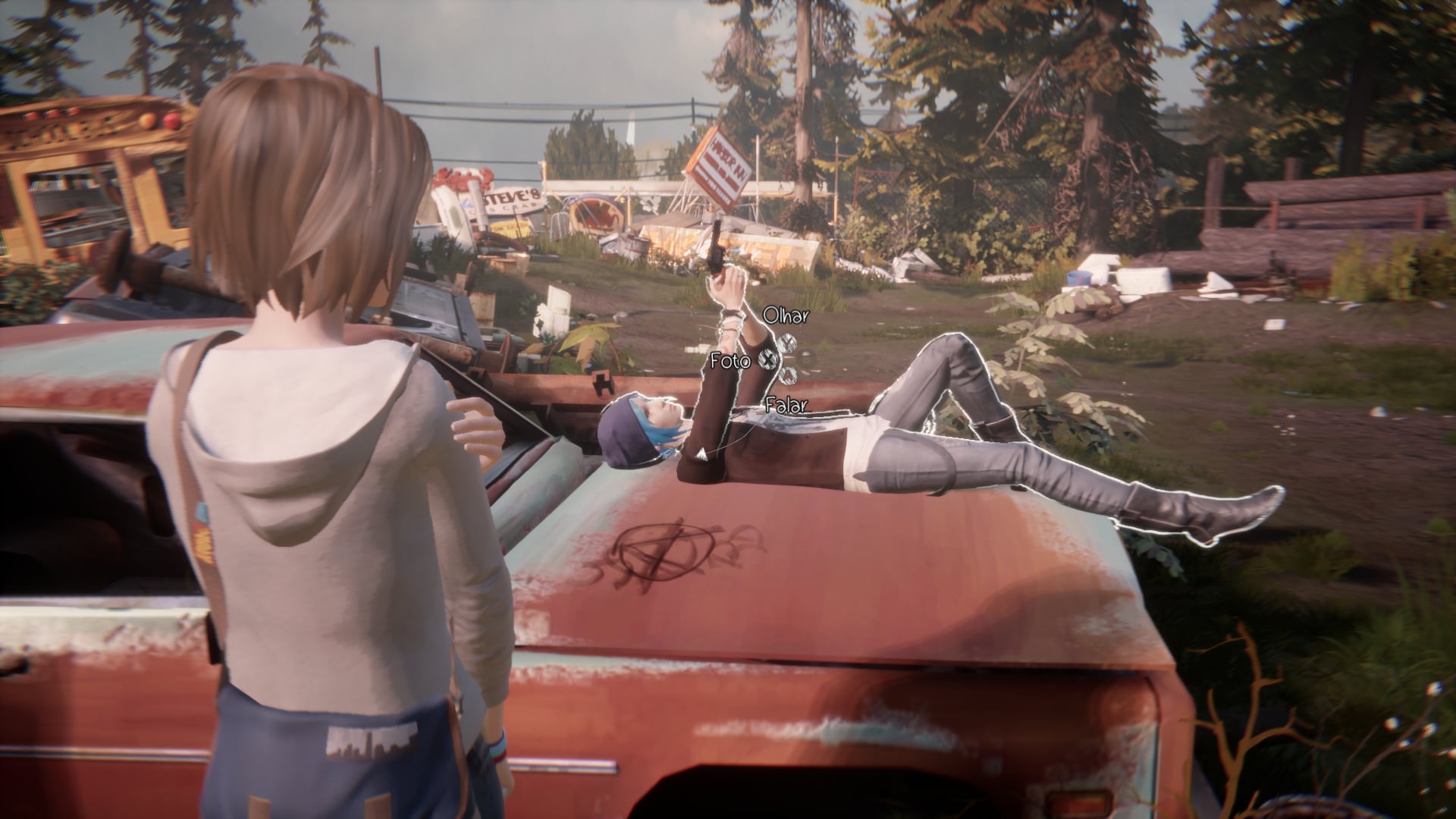Click the Olhar text label
This screenshot has width=1456, height=819.
coord(785,316)
